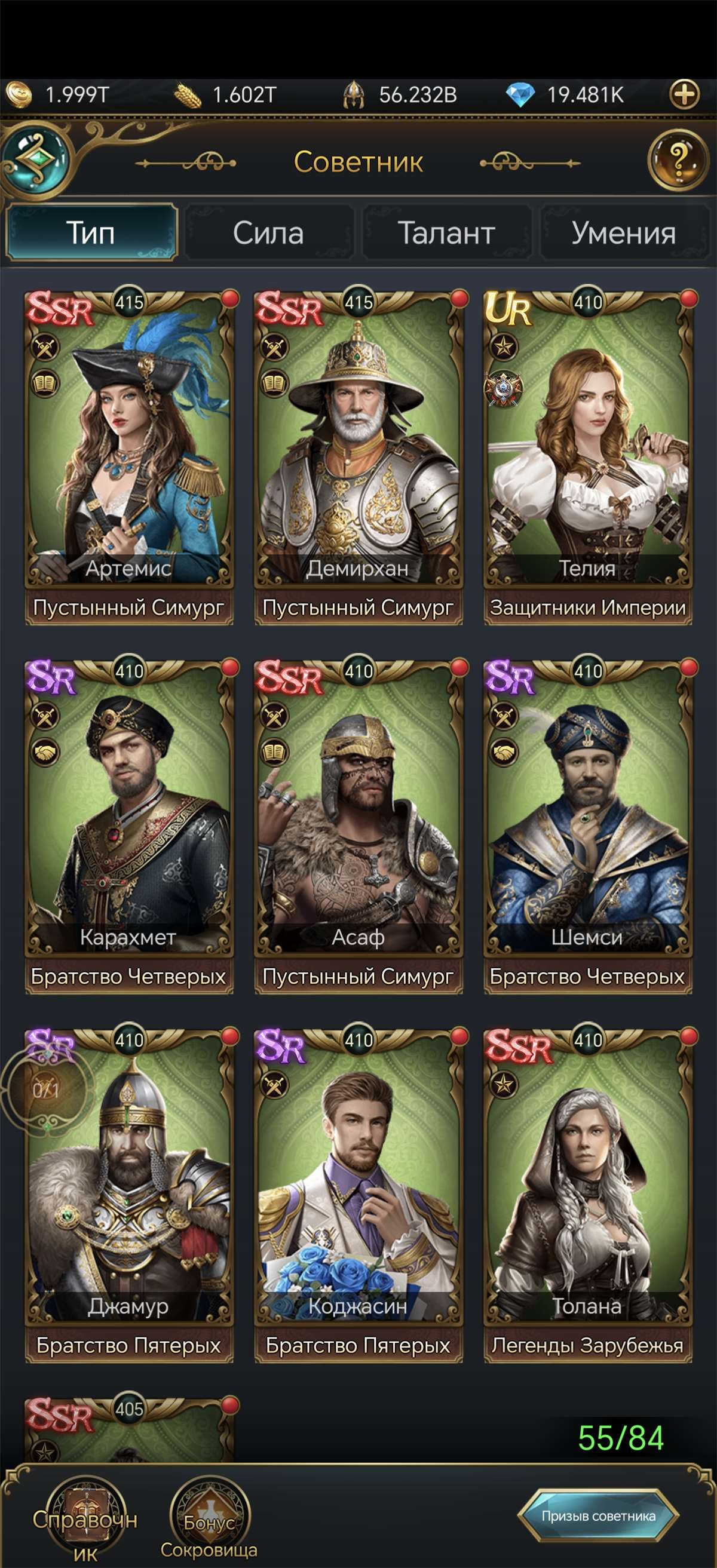The image size is (717, 1568).
Task: Click the Призыв советника button
Action: [598, 1515]
